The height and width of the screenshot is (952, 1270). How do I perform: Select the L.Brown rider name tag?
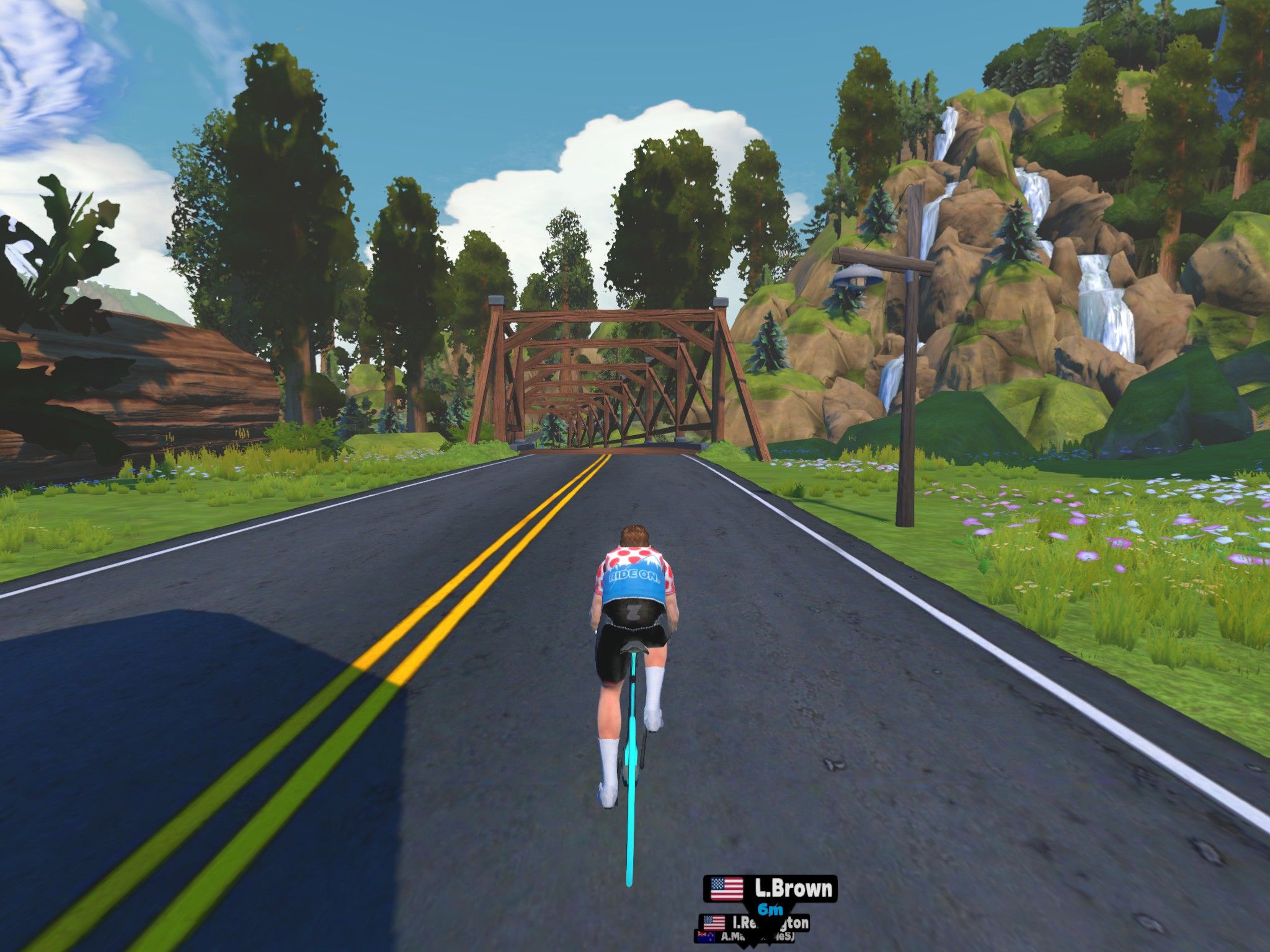click(770, 889)
